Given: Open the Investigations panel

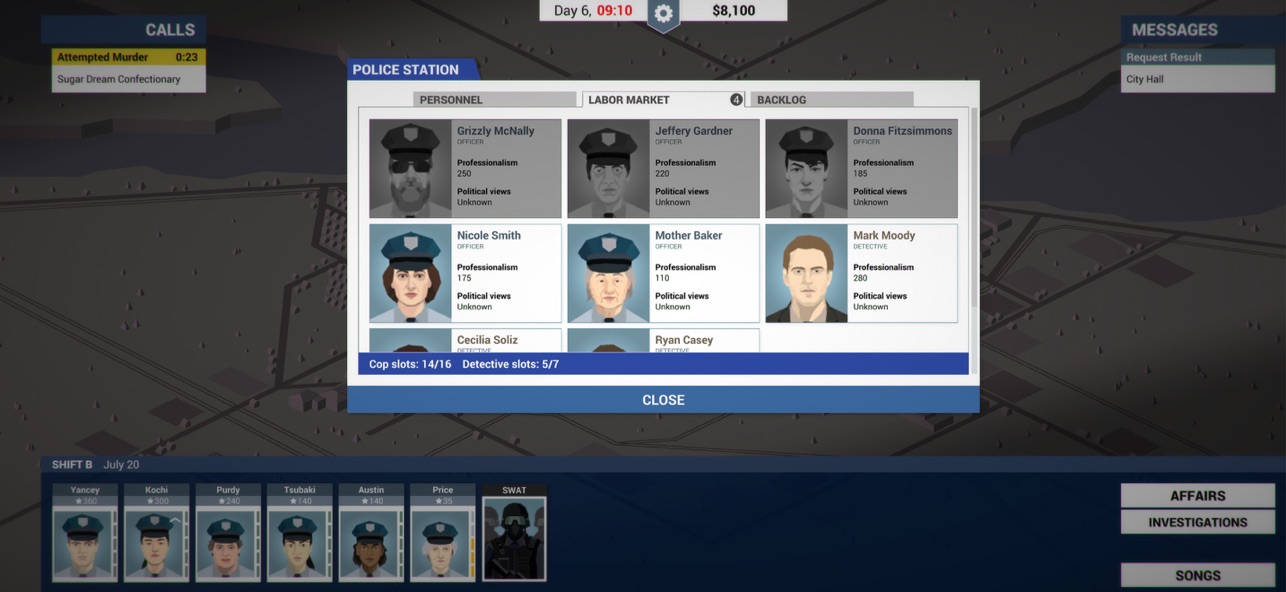Looking at the screenshot, I should click(1197, 522).
